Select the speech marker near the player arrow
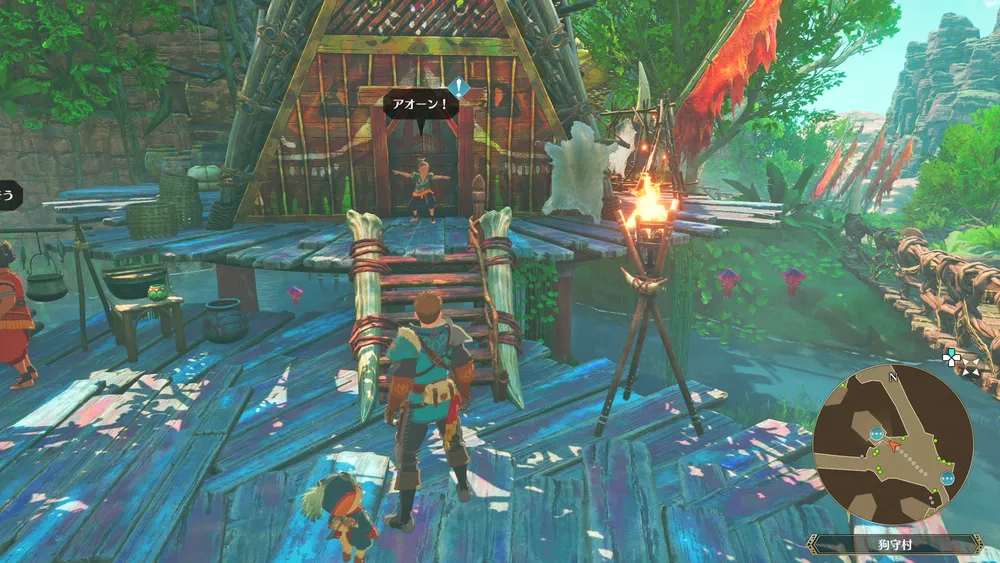Image resolution: width=1000 pixels, height=563 pixels. coord(877,434)
